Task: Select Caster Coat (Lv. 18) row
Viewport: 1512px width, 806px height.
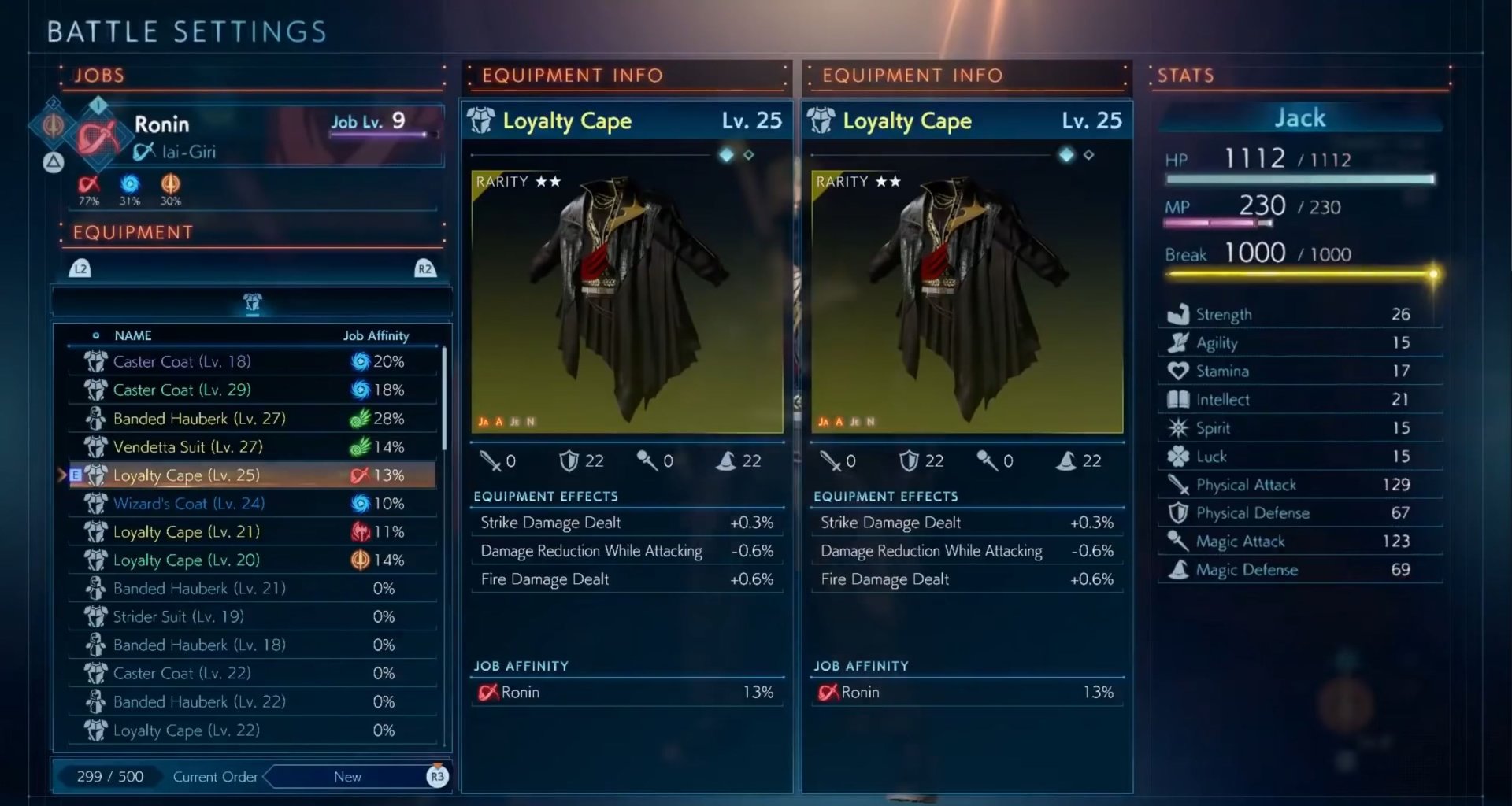Action: [252, 361]
